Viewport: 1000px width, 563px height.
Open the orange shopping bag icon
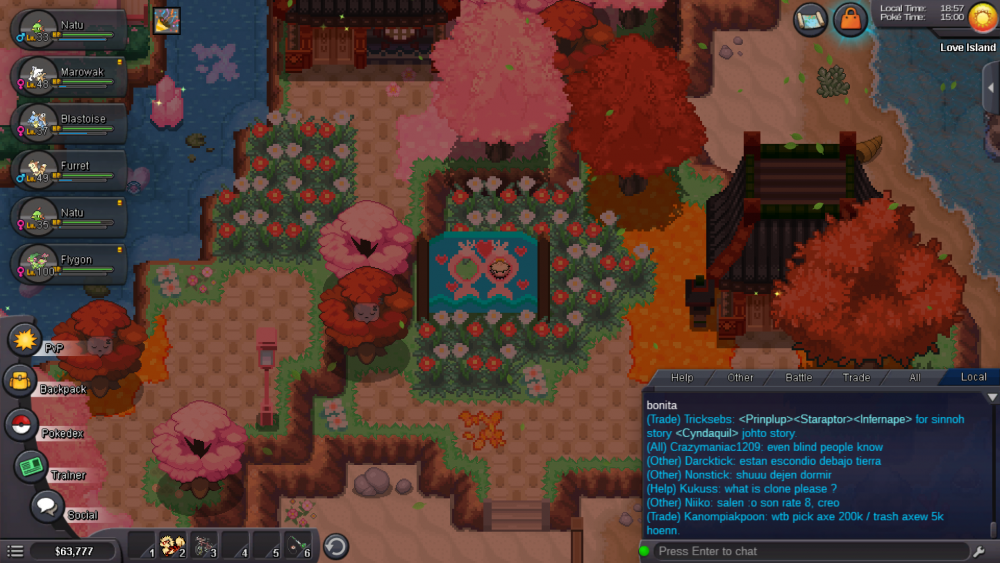849,19
